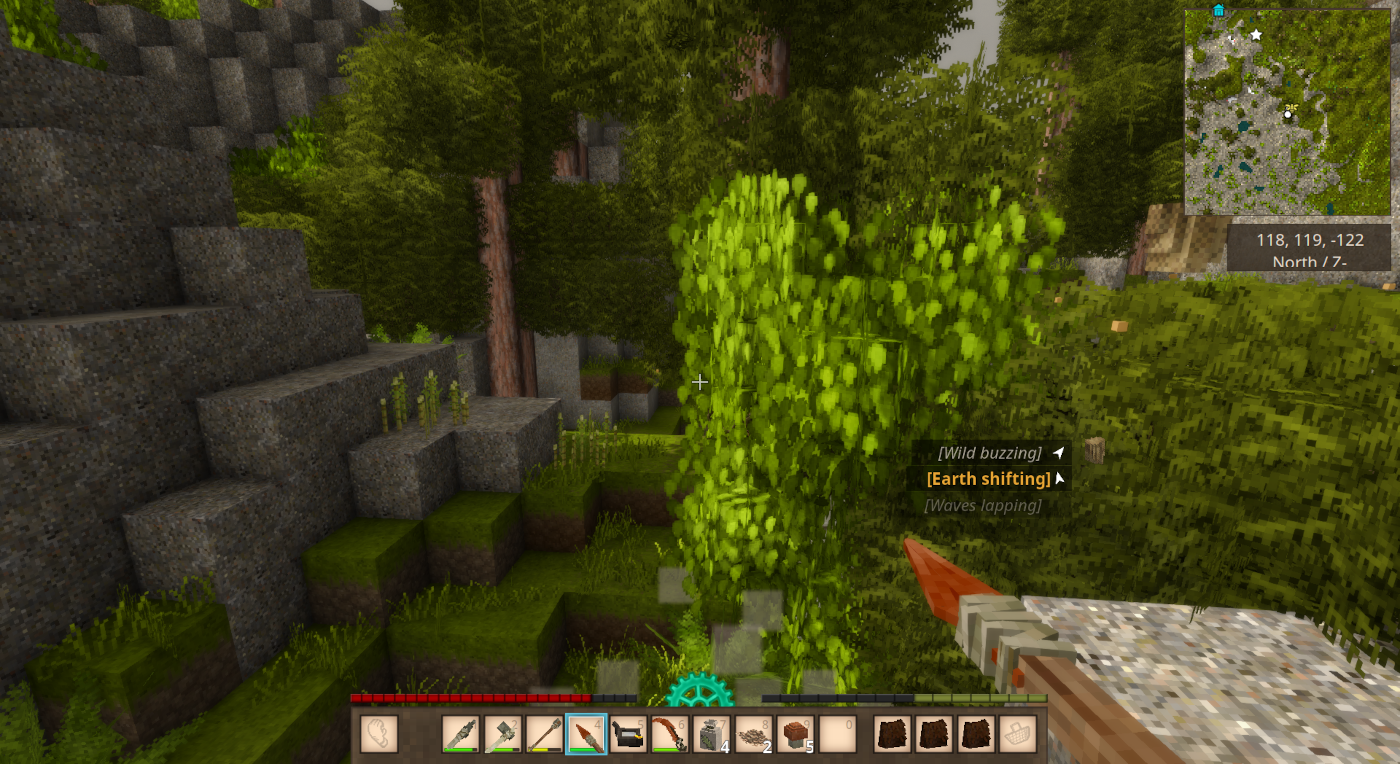This screenshot has width=1400, height=764.
Task: Click the off-hand slot with hand outline
Action: click(x=379, y=734)
